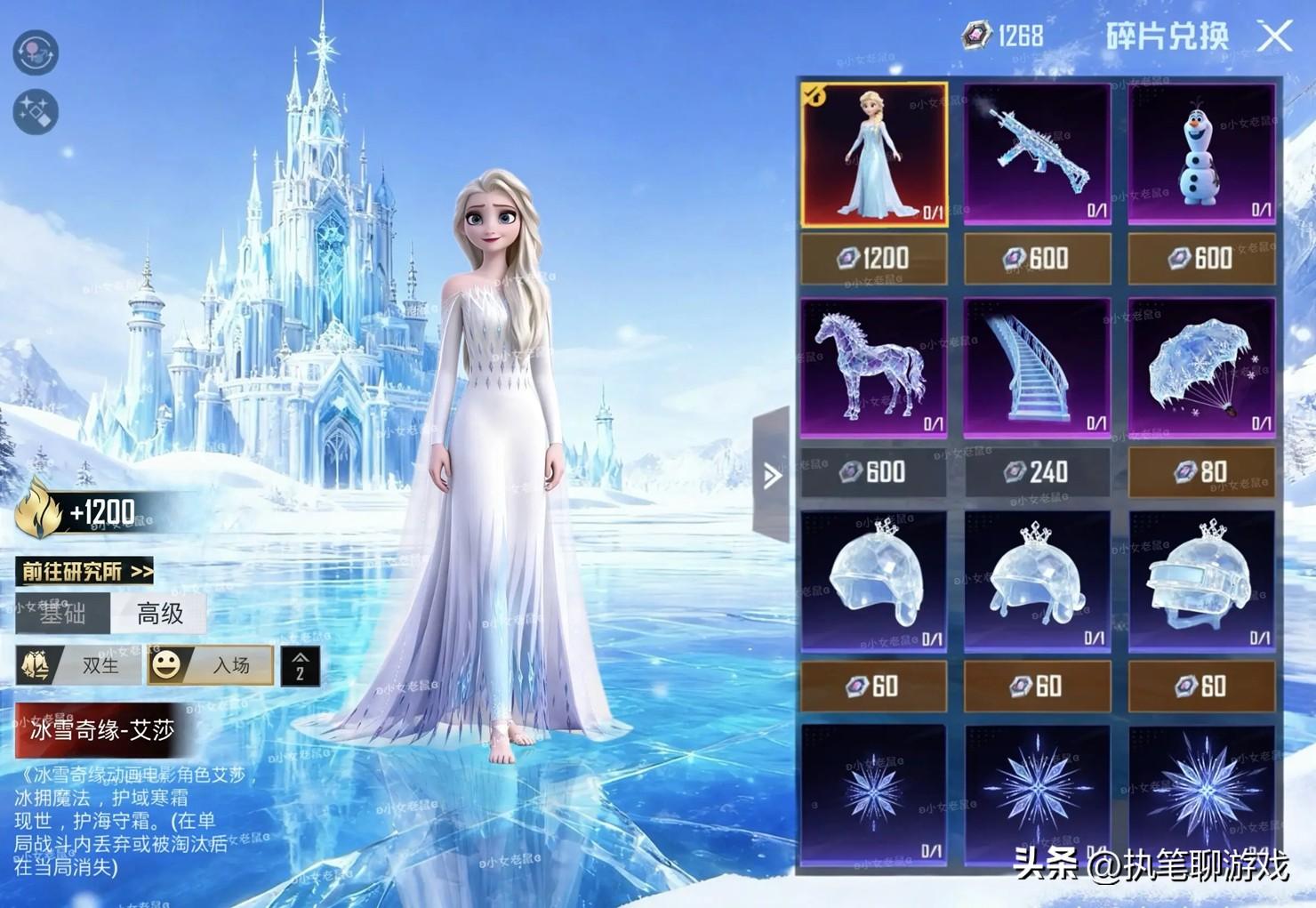1316x908 pixels.
Task: Redeem the parachute for 80 fragments
Action: 1201,472
